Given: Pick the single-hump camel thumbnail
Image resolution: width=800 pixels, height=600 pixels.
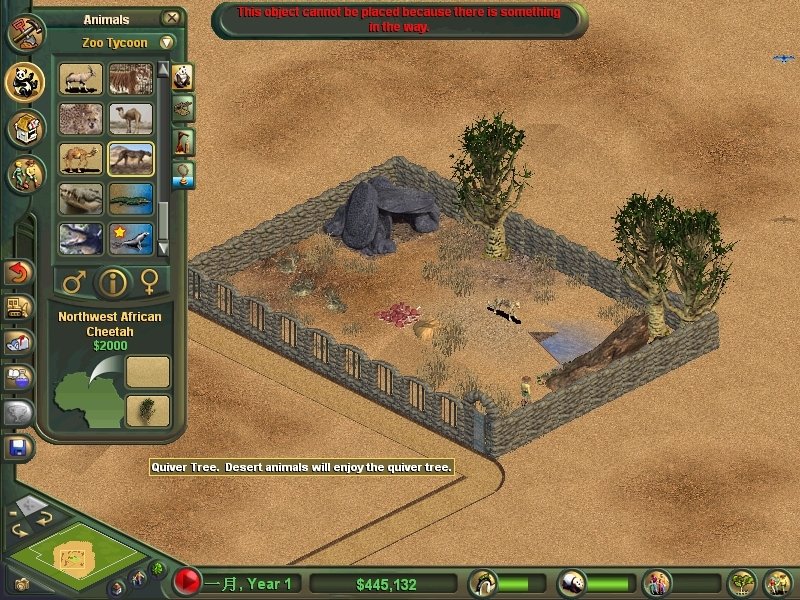Looking at the screenshot, I should 131,119.
